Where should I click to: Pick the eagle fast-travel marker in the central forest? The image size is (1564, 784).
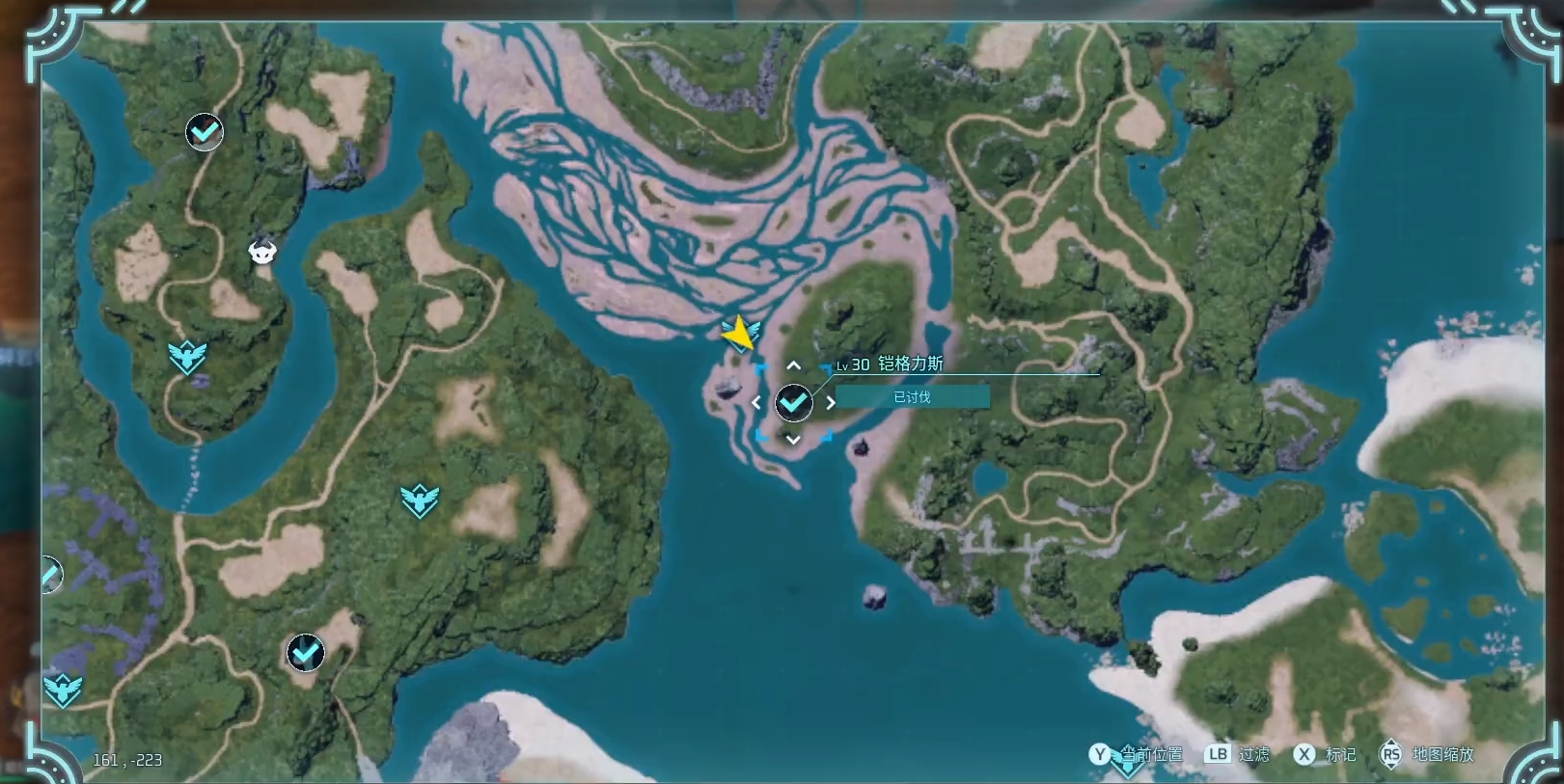pos(420,500)
